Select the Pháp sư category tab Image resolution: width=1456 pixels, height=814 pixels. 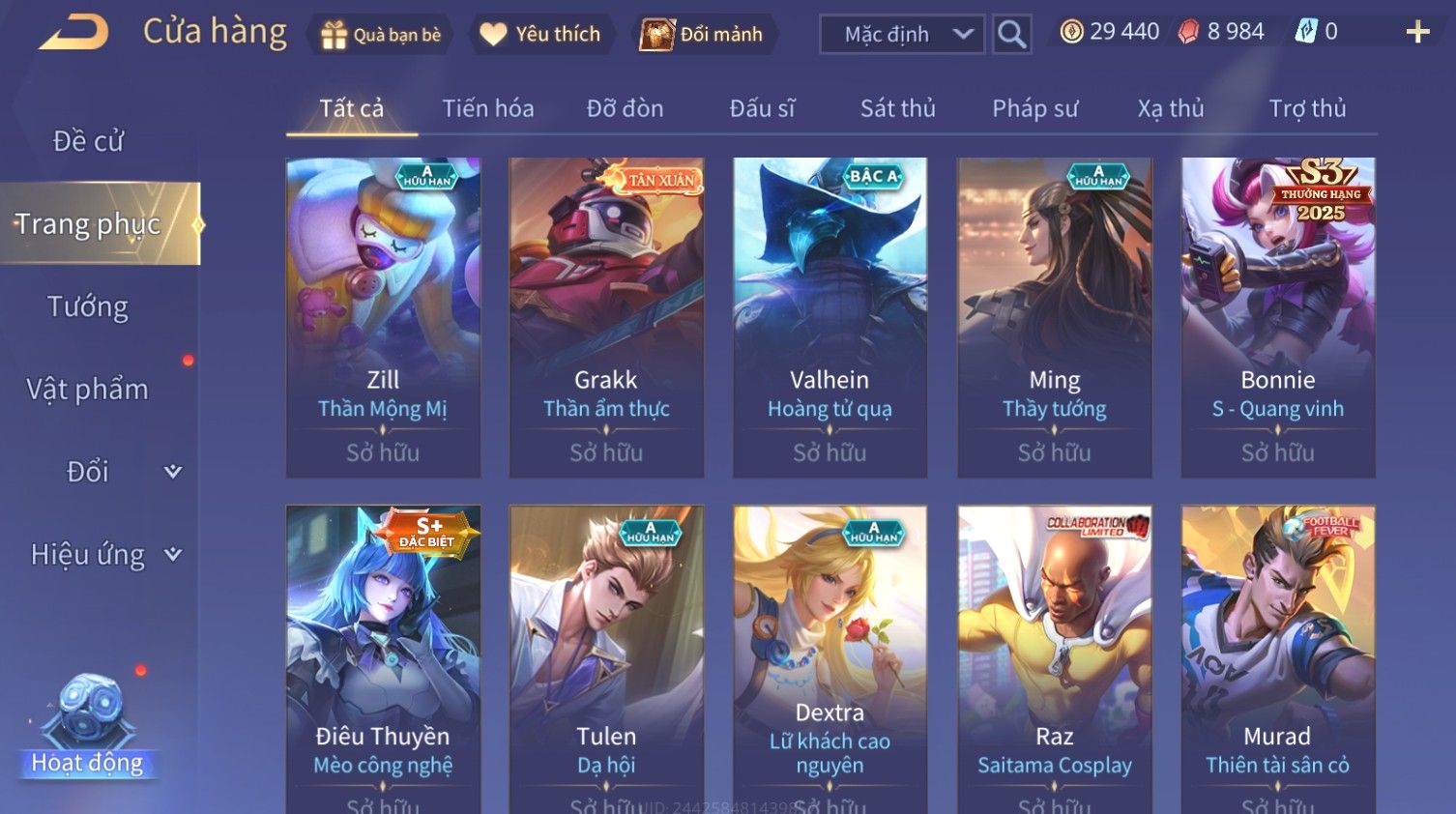coord(1034,108)
